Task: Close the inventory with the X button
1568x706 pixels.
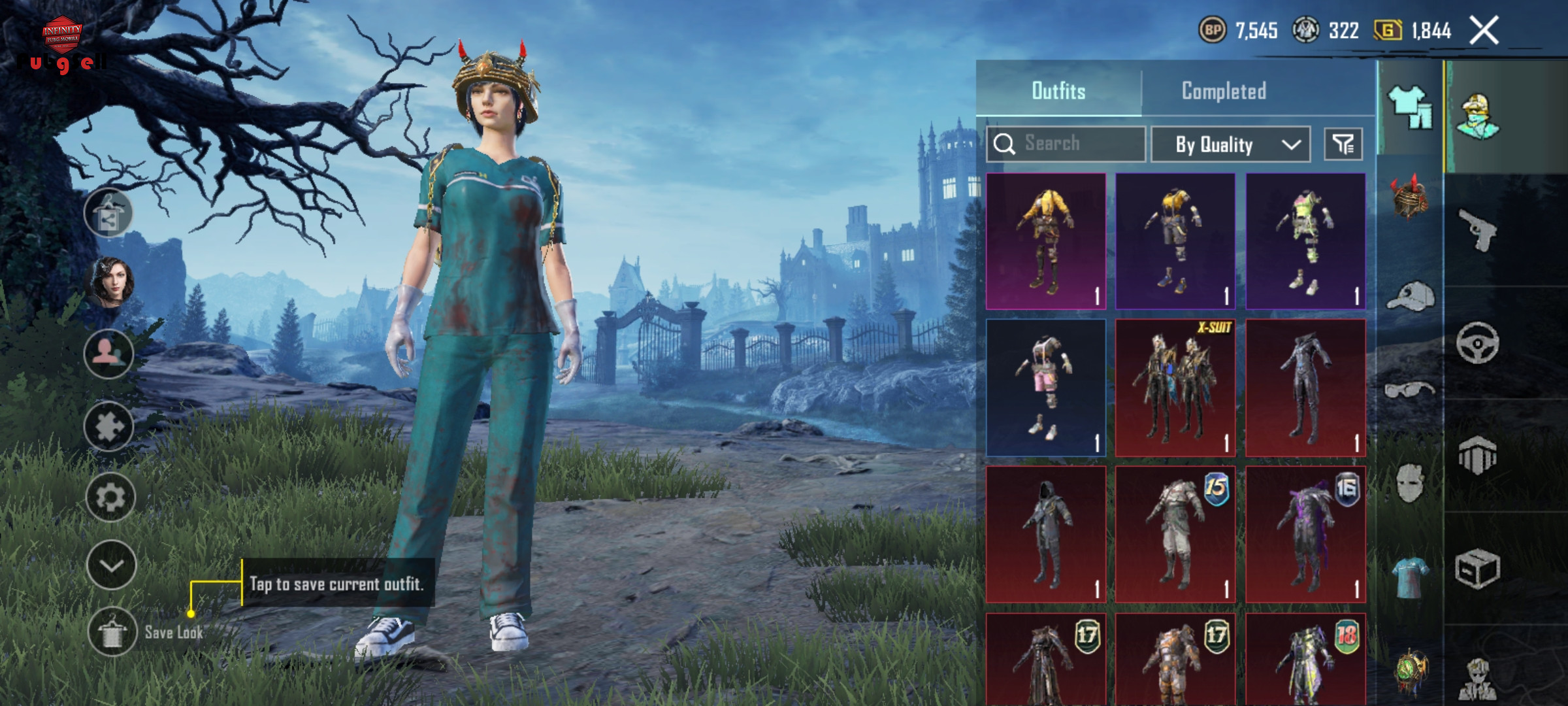Action: [1484, 31]
